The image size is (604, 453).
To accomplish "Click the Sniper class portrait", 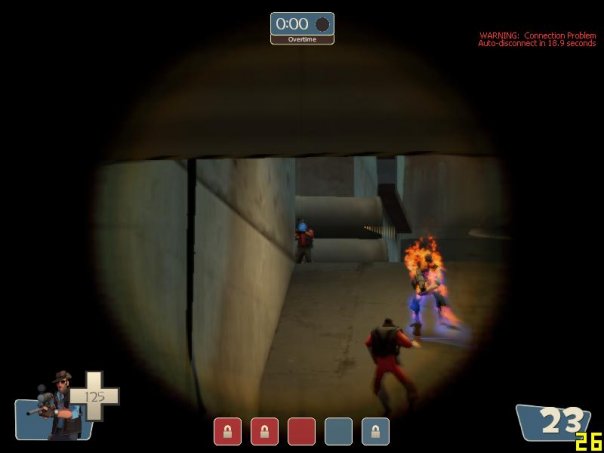I will [59, 405].
